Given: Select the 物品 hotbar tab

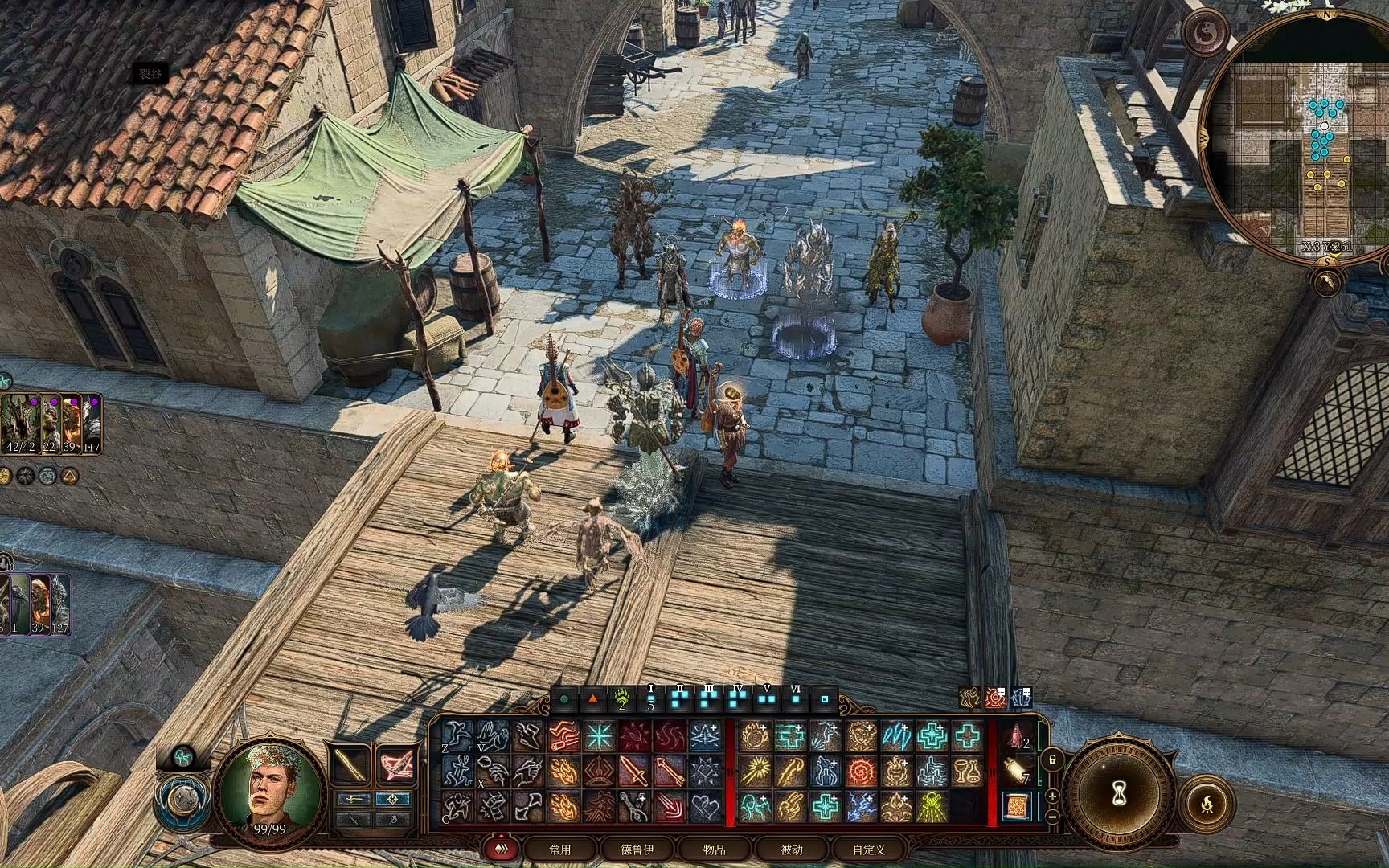Looking at the screenshot, I should tap(714, 850).
